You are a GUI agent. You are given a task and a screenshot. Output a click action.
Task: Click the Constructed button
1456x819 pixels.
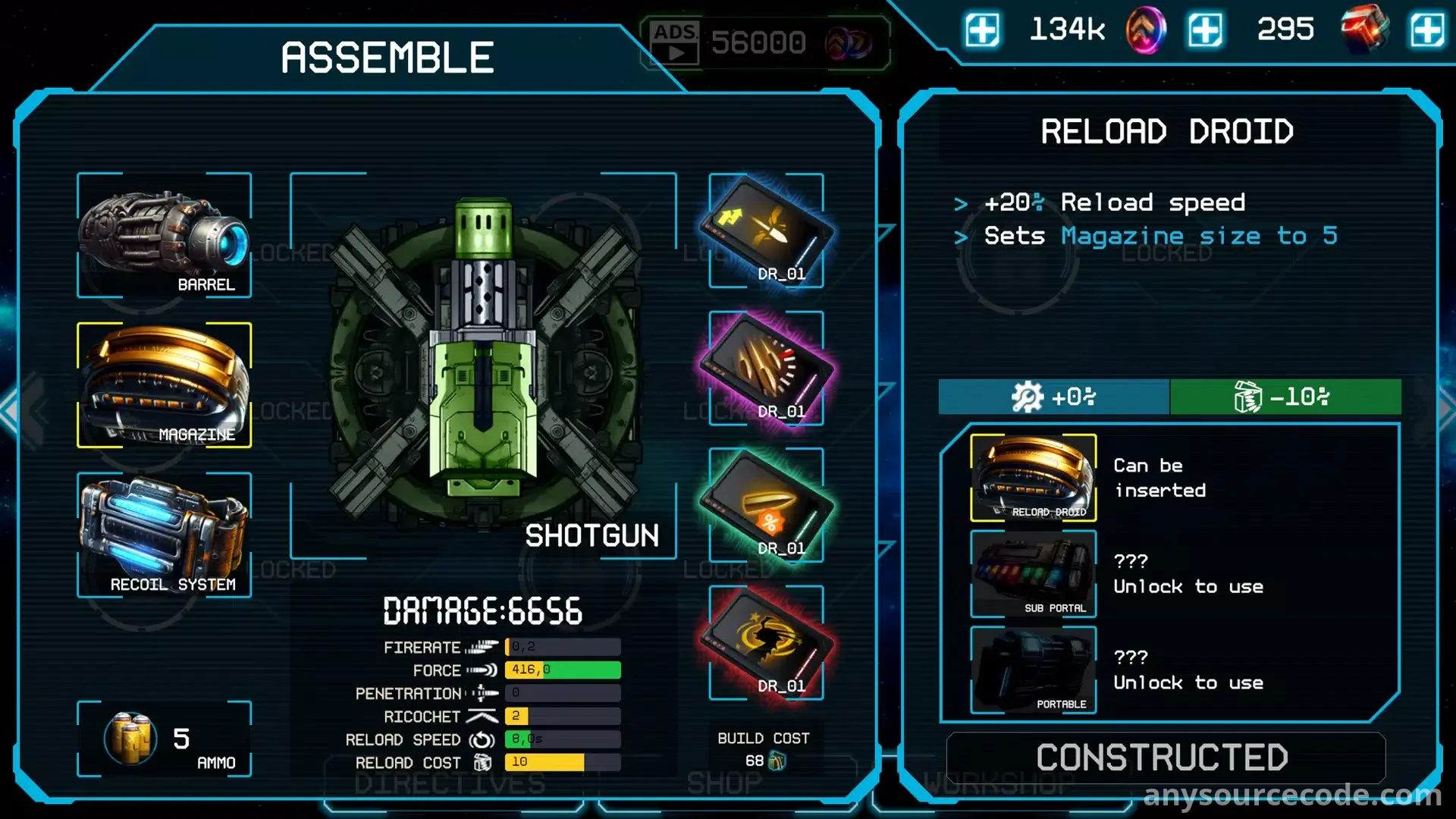coord(1166,758)
